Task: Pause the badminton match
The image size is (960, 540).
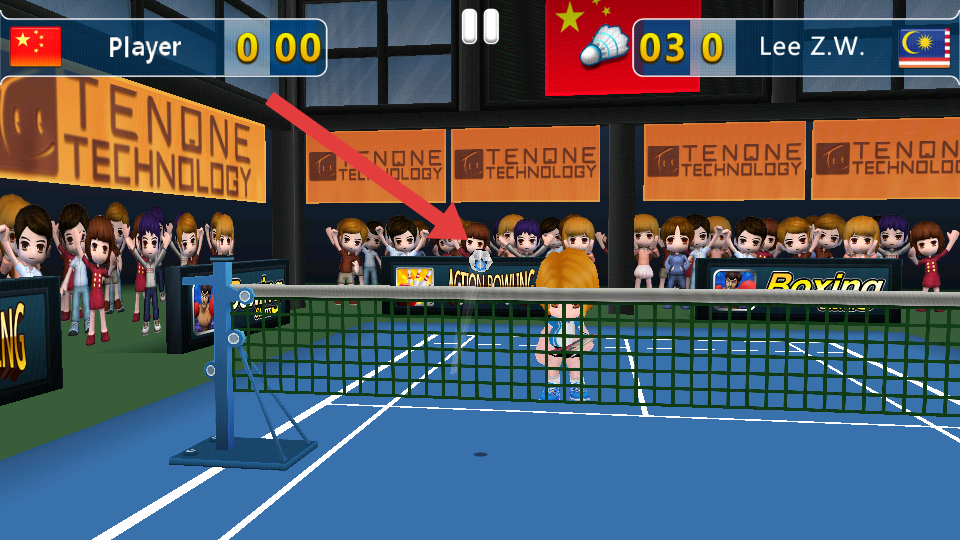Action: 480,26
